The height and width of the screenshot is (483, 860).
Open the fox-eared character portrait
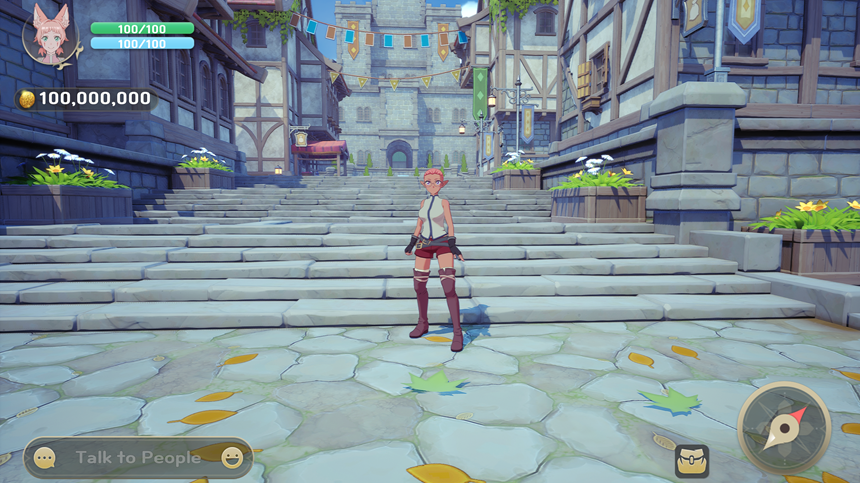[49, 33]
